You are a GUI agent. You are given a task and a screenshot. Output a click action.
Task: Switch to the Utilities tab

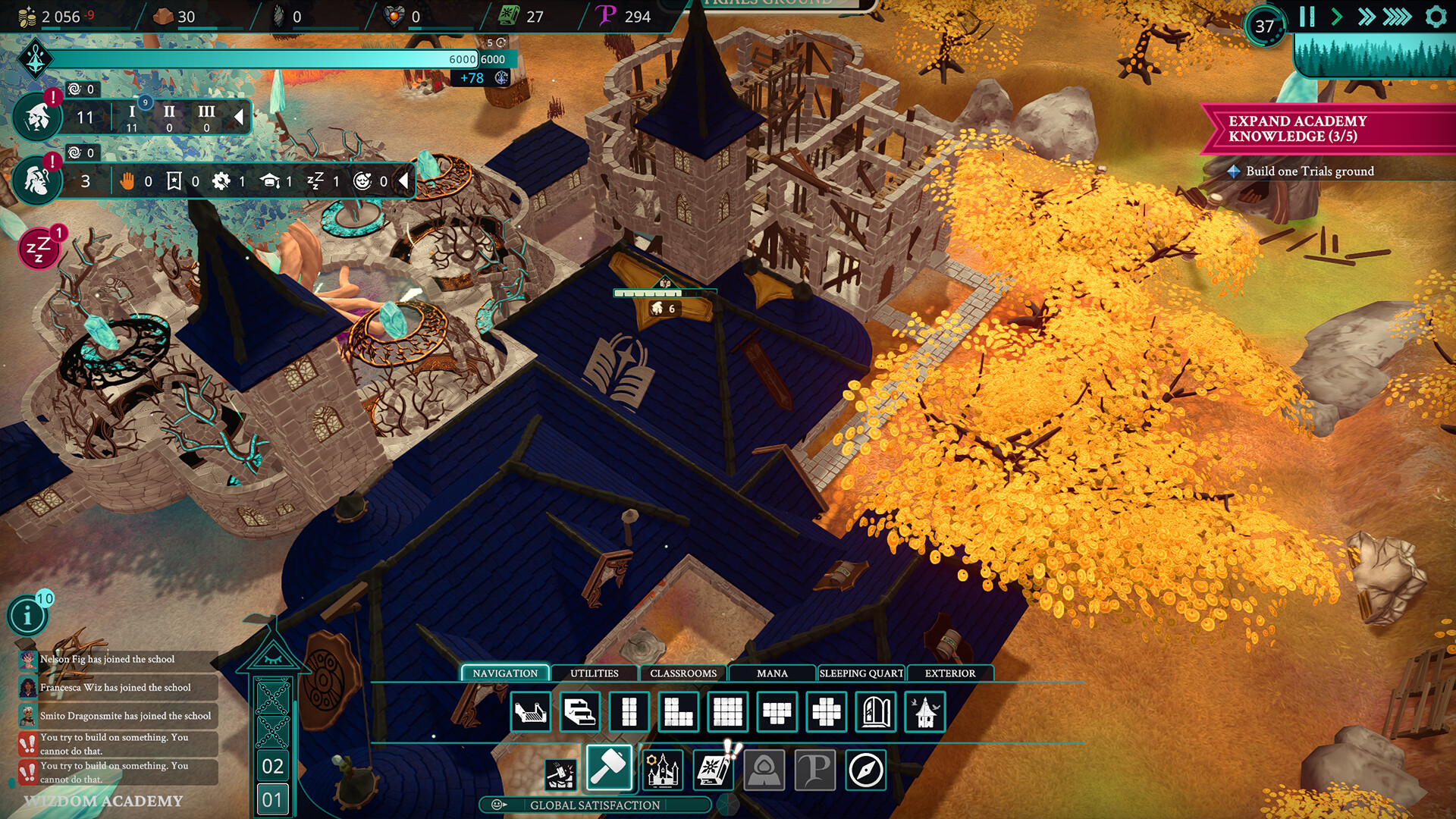click(x=594, y=673)
